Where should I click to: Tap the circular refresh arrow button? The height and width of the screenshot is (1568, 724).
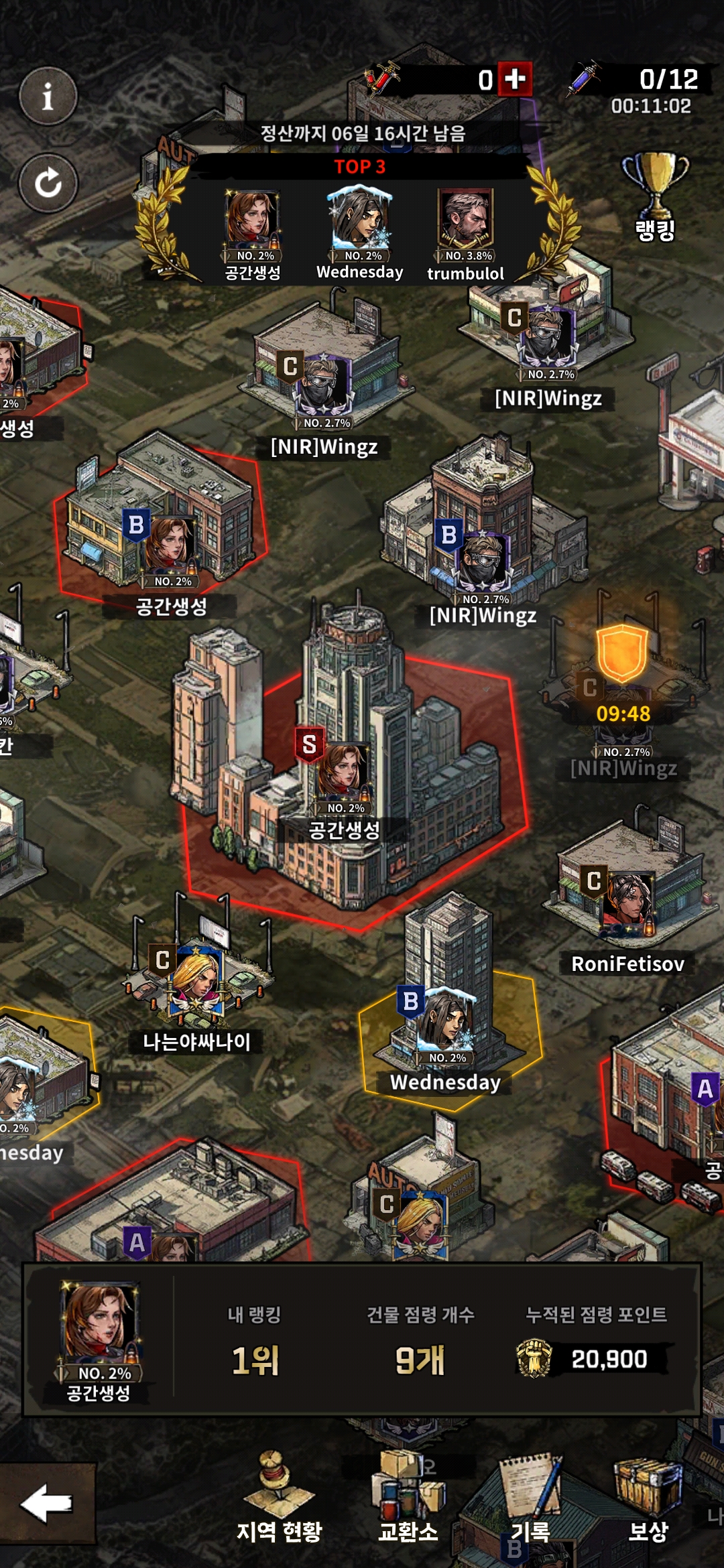(48, 183)
